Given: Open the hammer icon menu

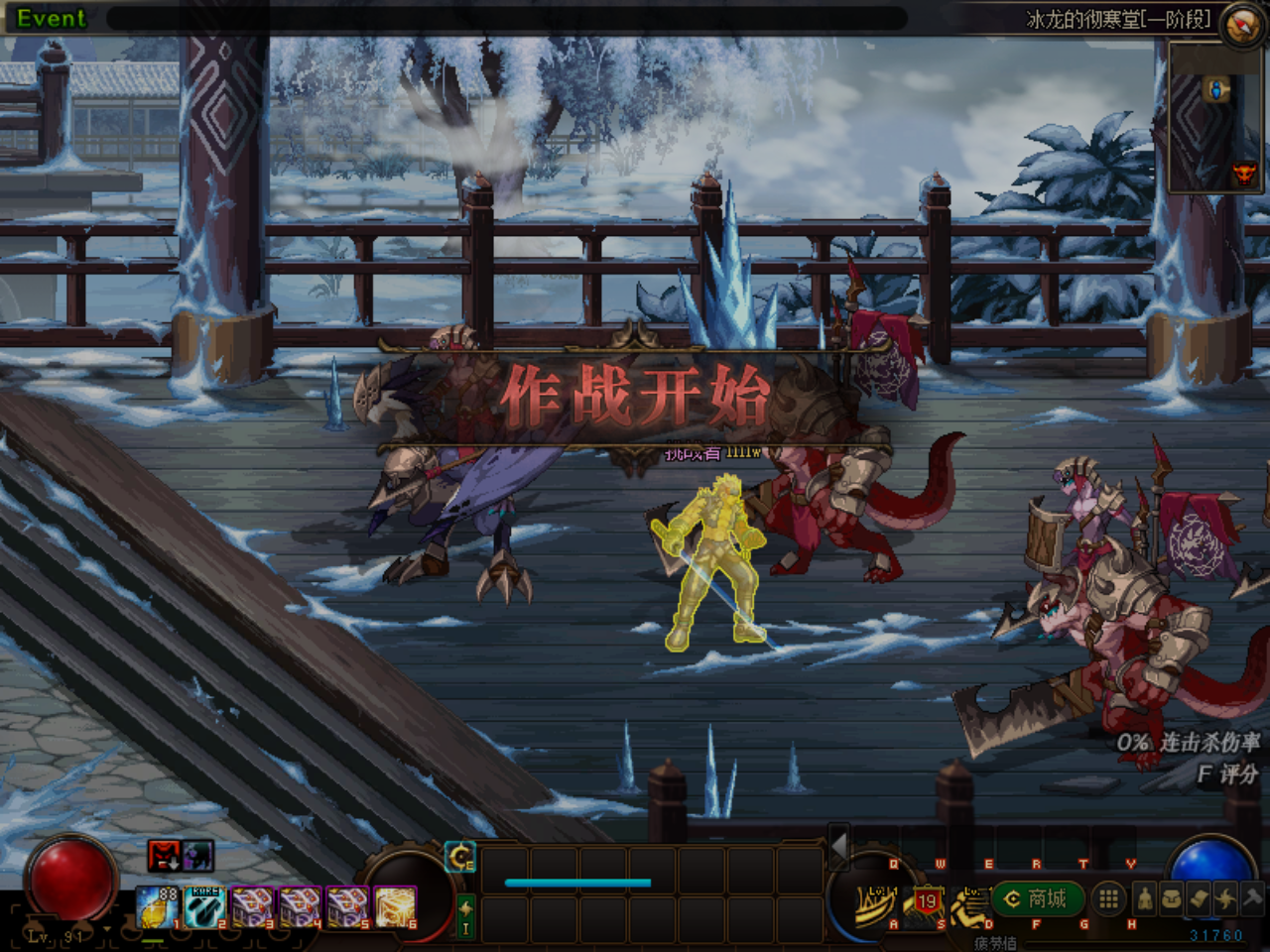Looking at the screenshot, I should pos(1252,898).
